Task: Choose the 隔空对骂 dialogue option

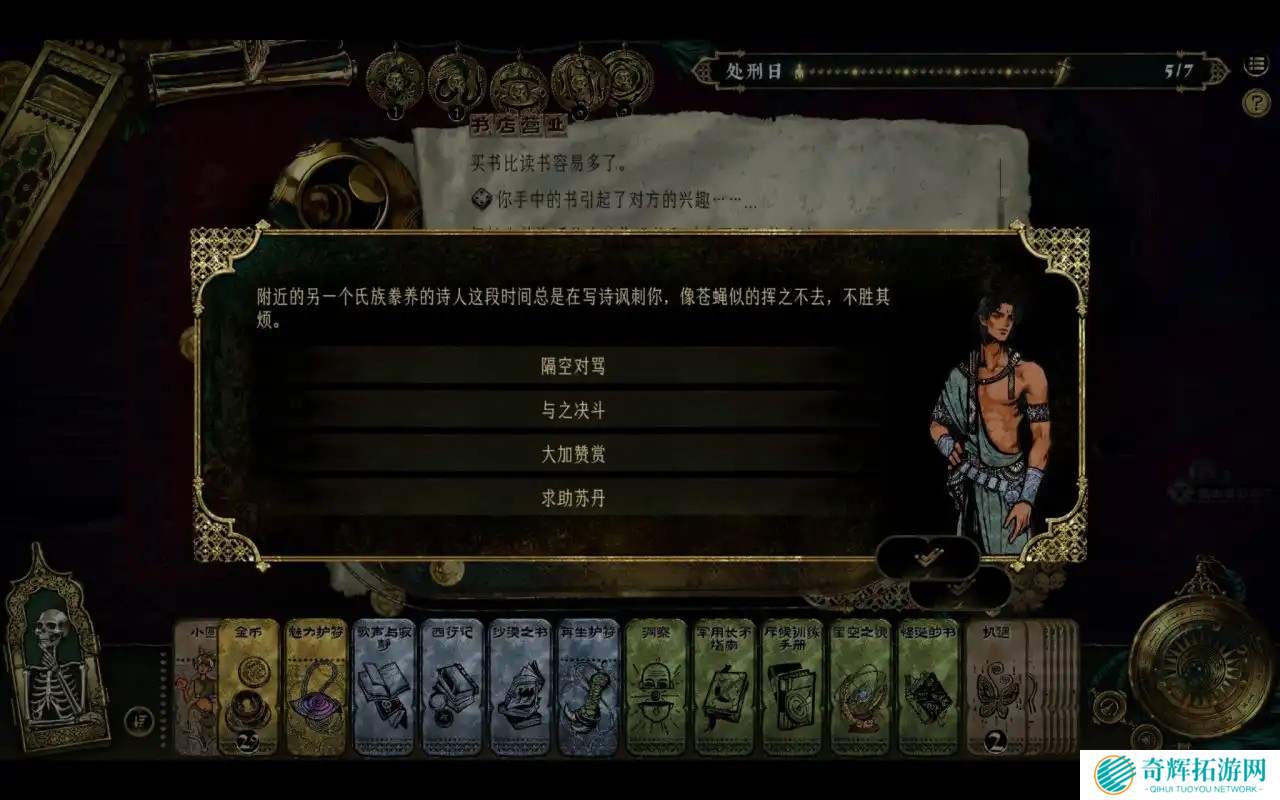Action: [x=573, y=367]
